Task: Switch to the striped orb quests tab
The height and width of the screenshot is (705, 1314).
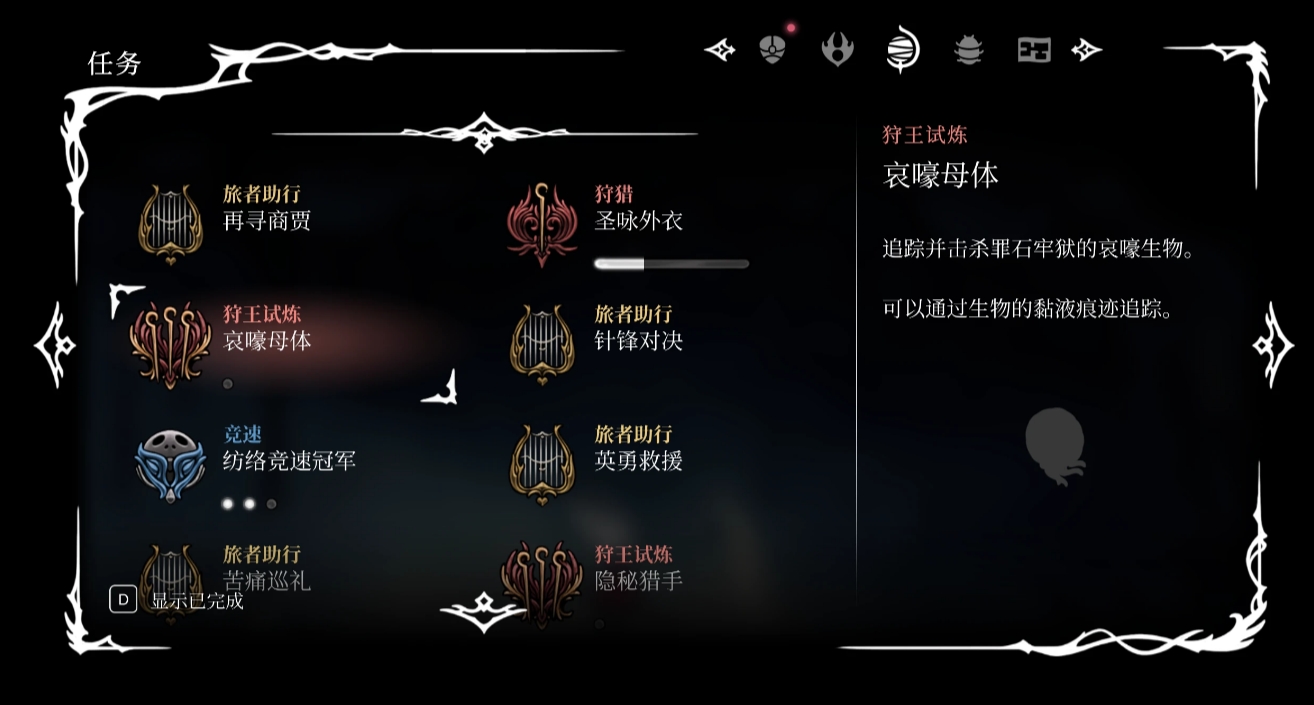Action: 902,49
